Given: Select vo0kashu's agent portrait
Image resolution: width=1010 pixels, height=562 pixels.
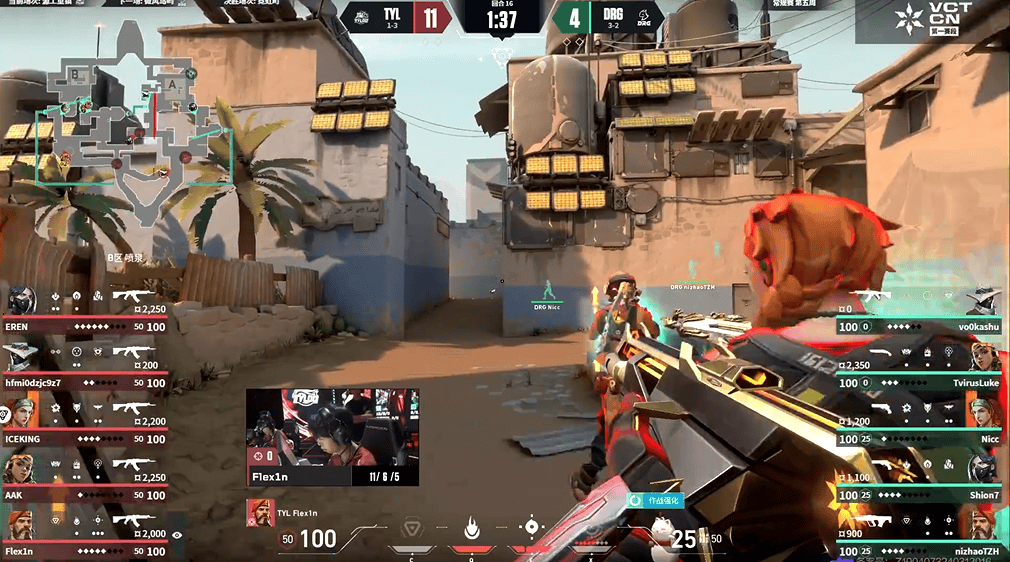Looking at the screenshot, I should [985, 301].
